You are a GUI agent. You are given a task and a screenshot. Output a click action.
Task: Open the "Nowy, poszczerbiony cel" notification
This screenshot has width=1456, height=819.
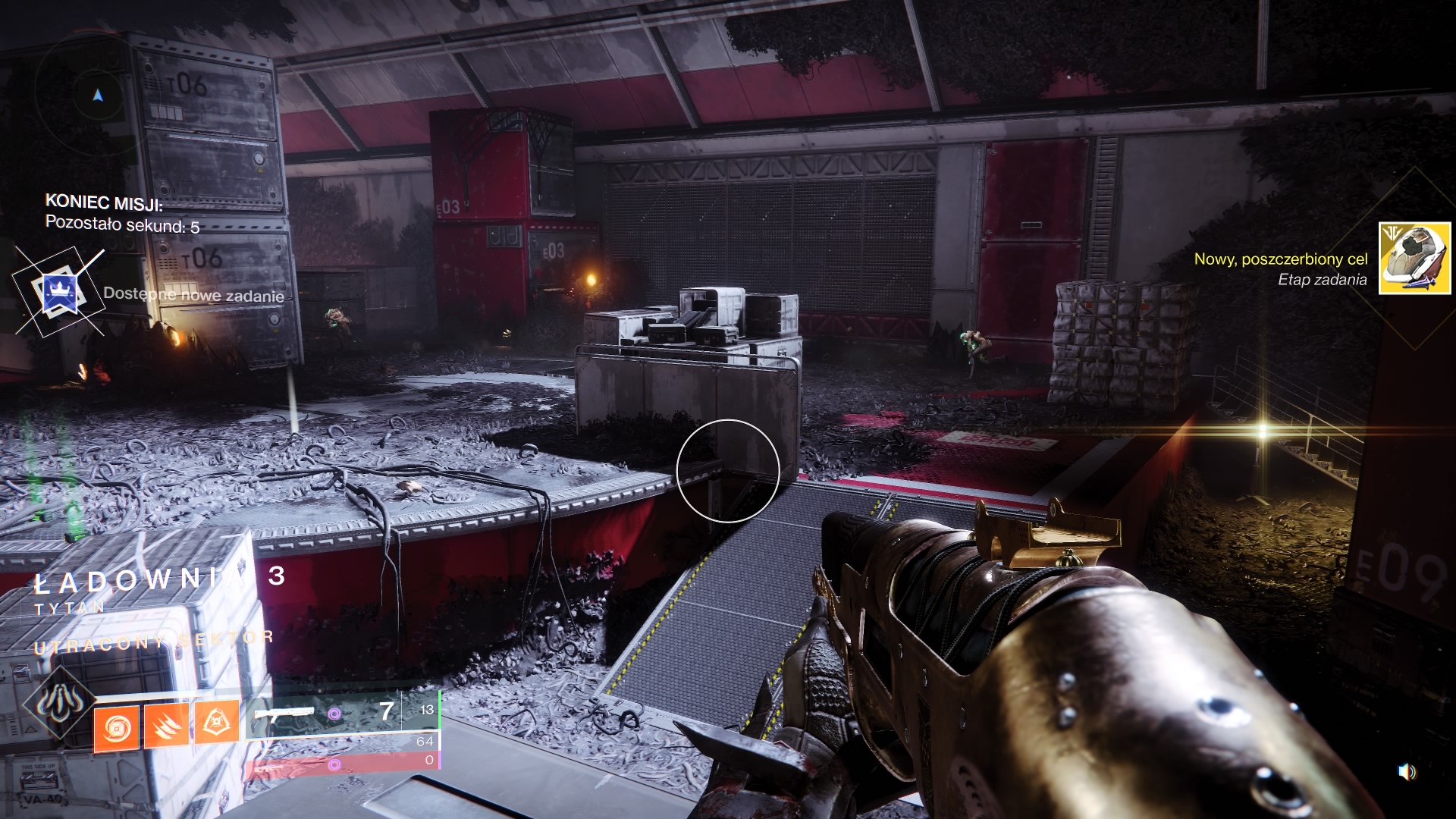tap(1280, 259)
